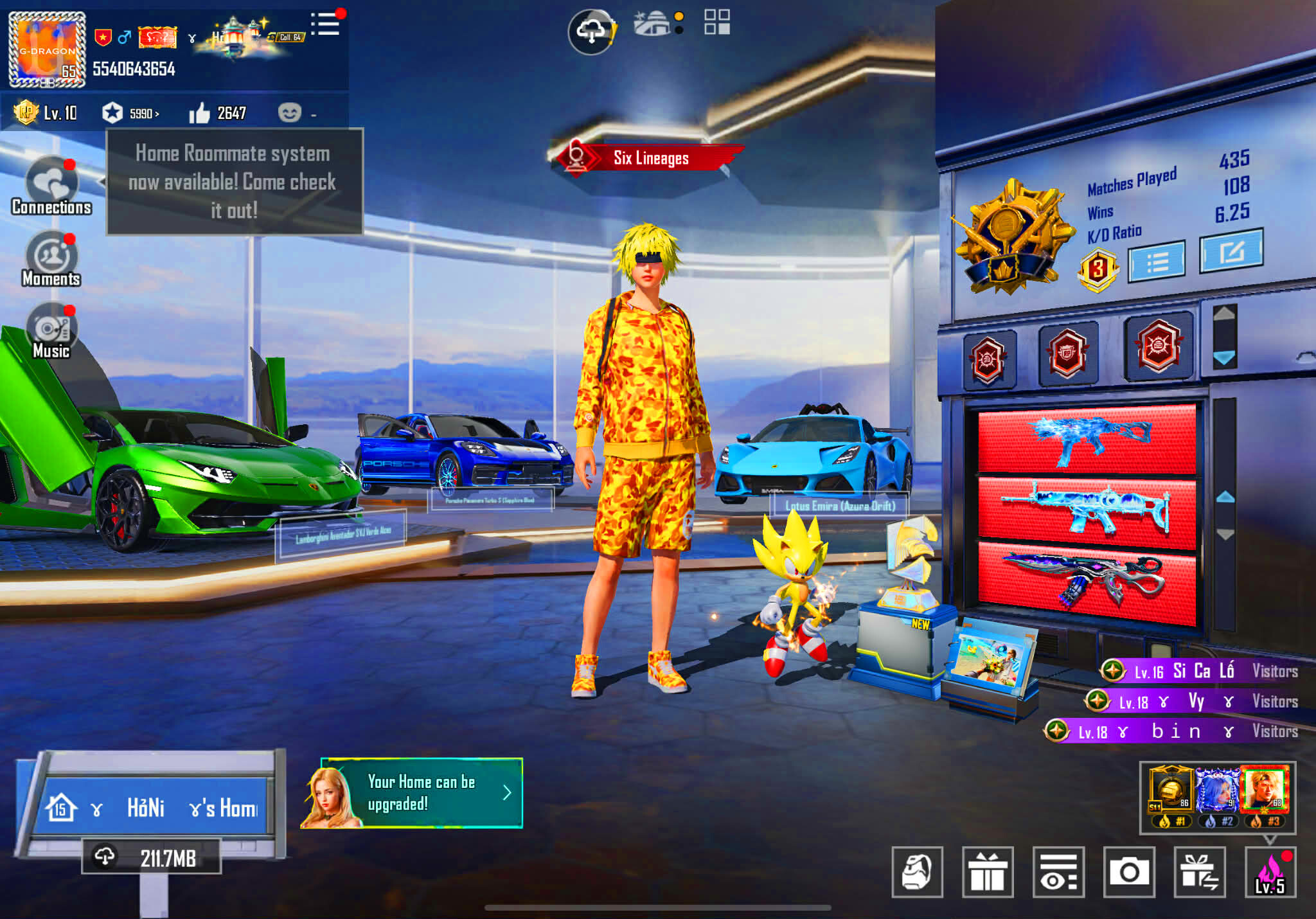Tap the cloud download icon at top

592,31
